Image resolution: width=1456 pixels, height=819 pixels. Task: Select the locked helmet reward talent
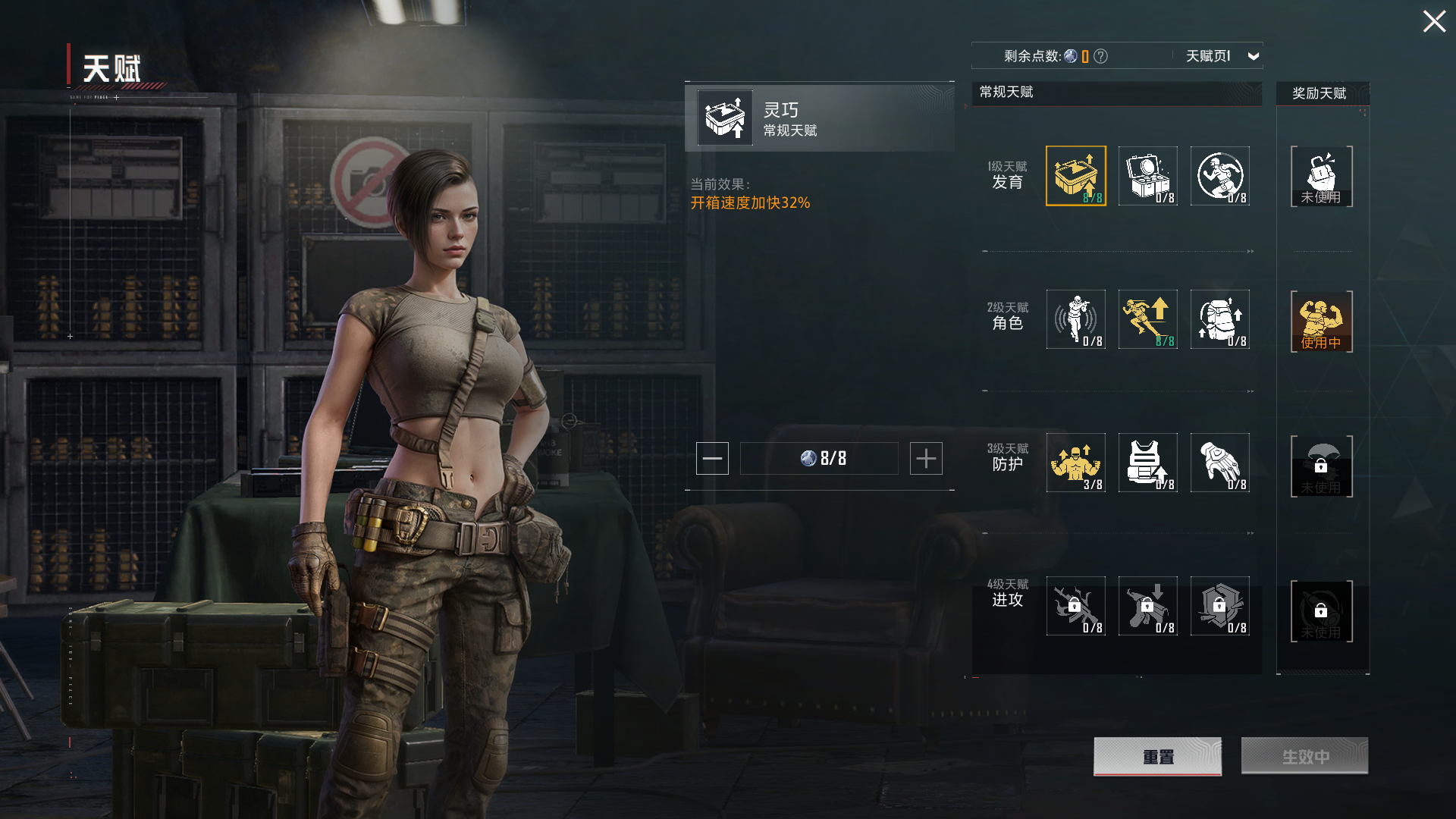point(1321,466)
